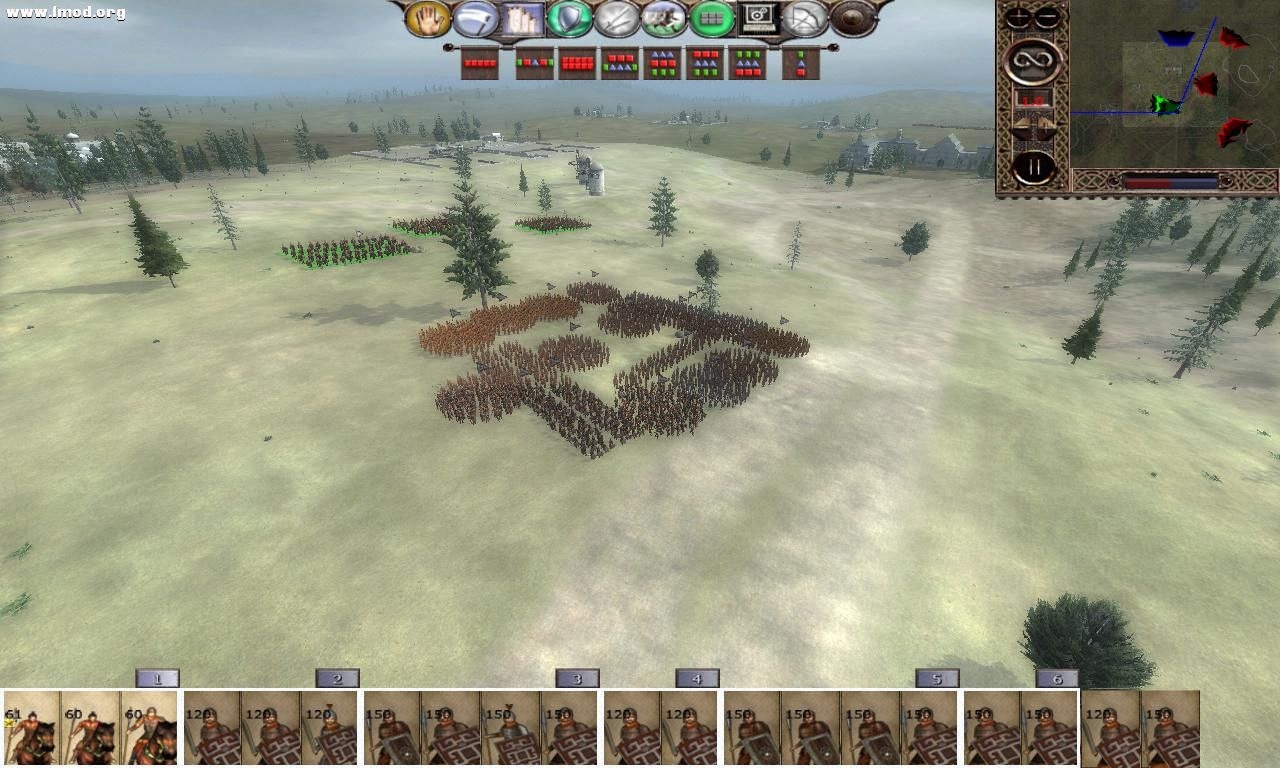The image size is (1280, 768).
Task: Click the 1.0 speed indicator display
Action: [1035, 100]
